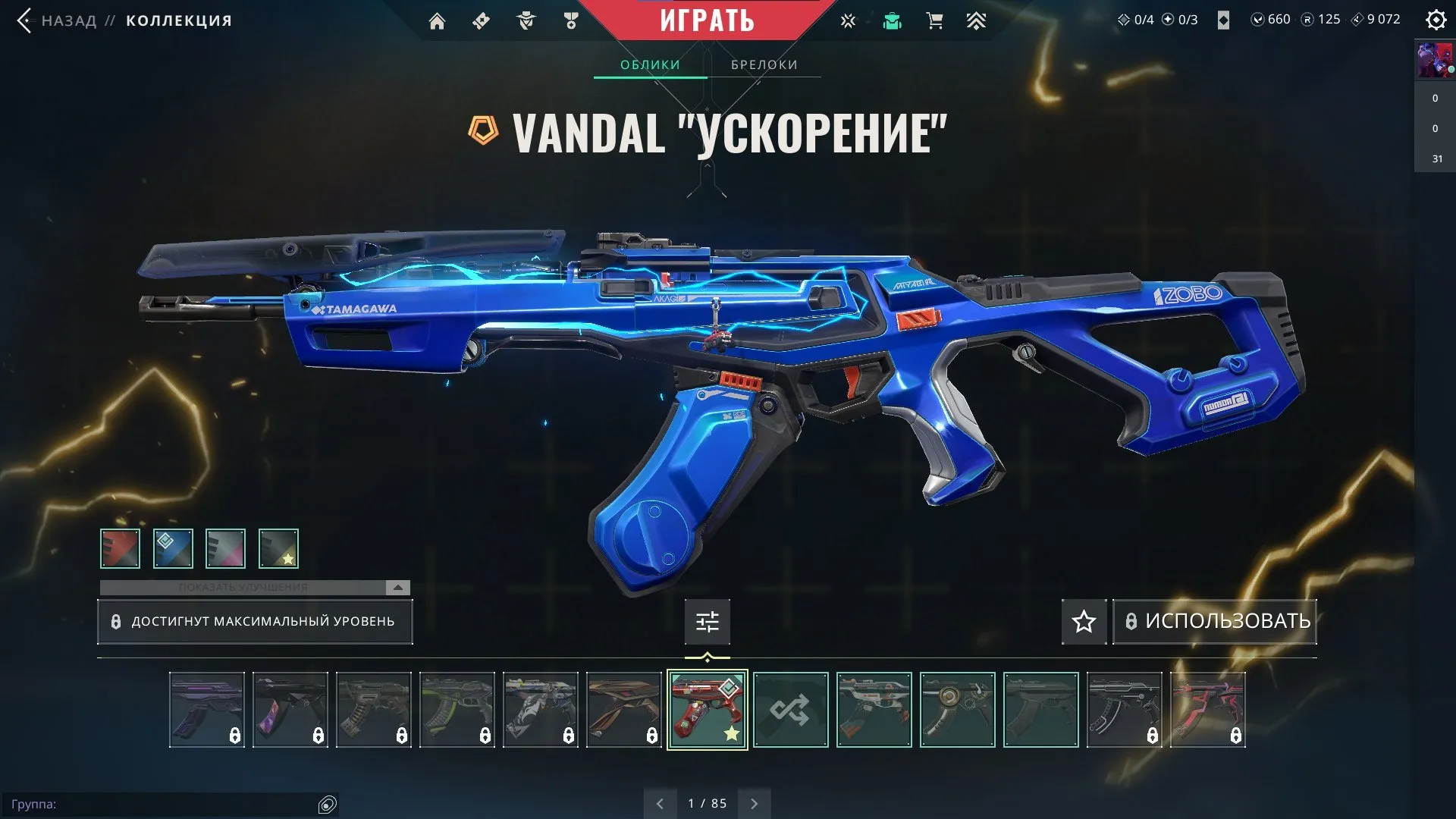Open the Agents section icon

click(526, 20)
